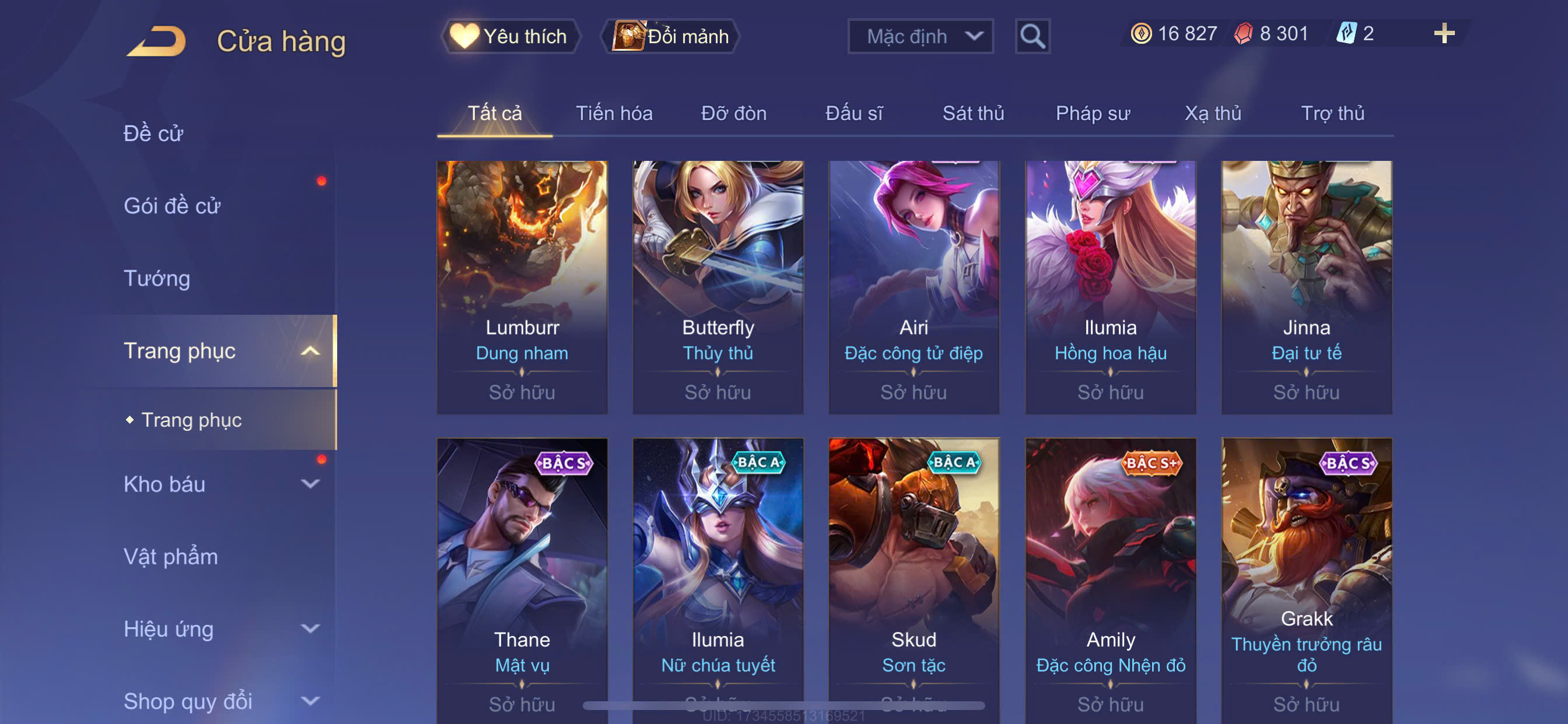This screenshot has width=1568, height=724.
Task: Show the Pháp sư skins tab
Action: pos(1092,113)
